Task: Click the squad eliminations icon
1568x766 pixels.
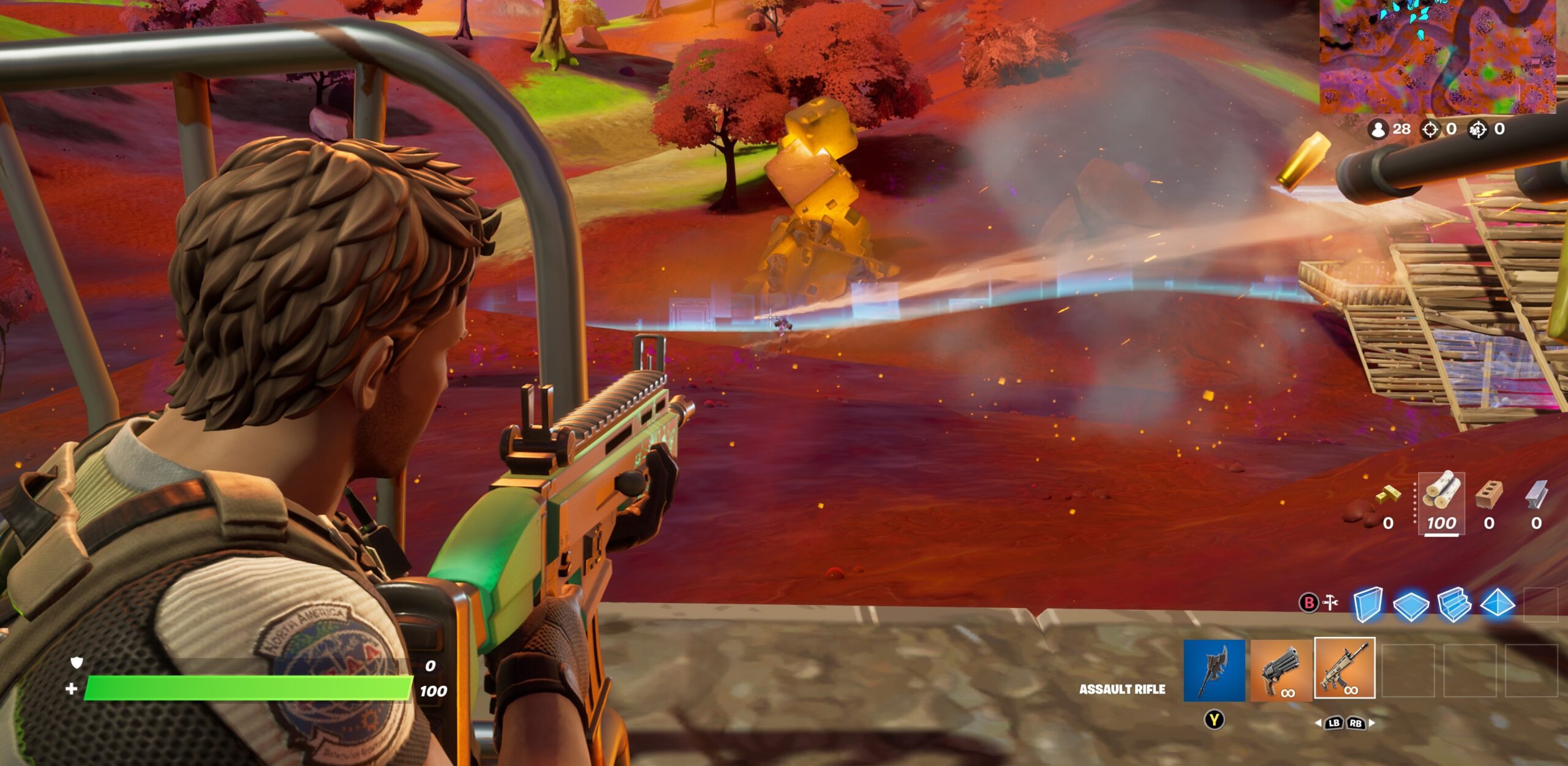Action: point(1476,130)
